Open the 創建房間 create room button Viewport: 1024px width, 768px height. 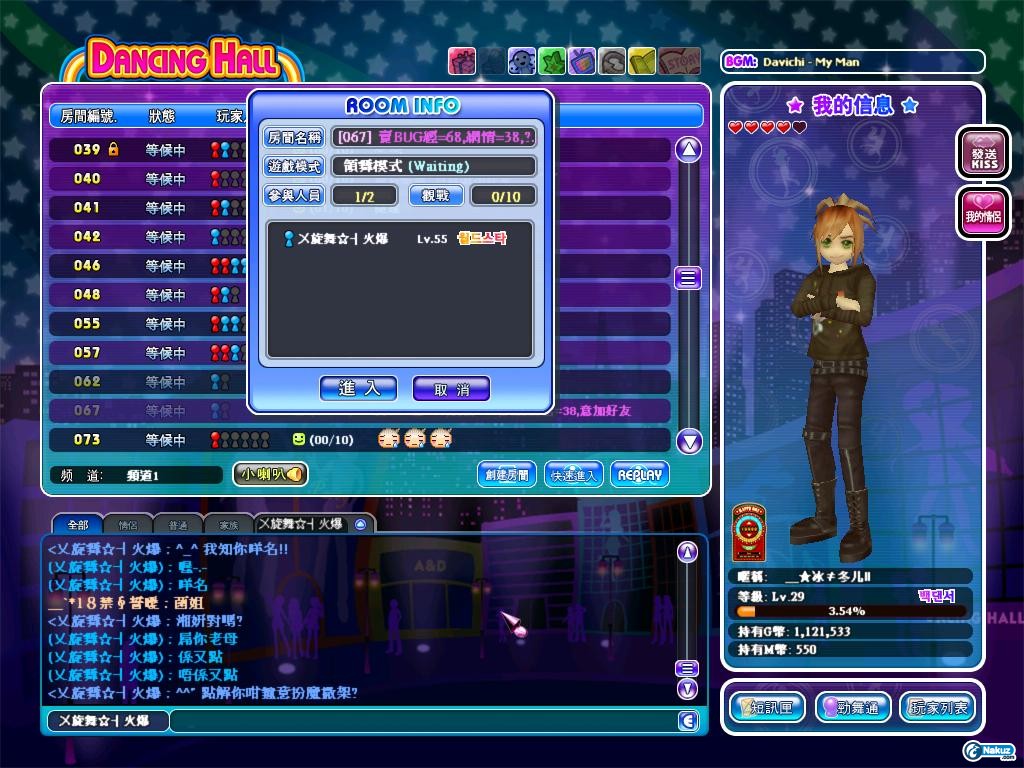[506, 475]
